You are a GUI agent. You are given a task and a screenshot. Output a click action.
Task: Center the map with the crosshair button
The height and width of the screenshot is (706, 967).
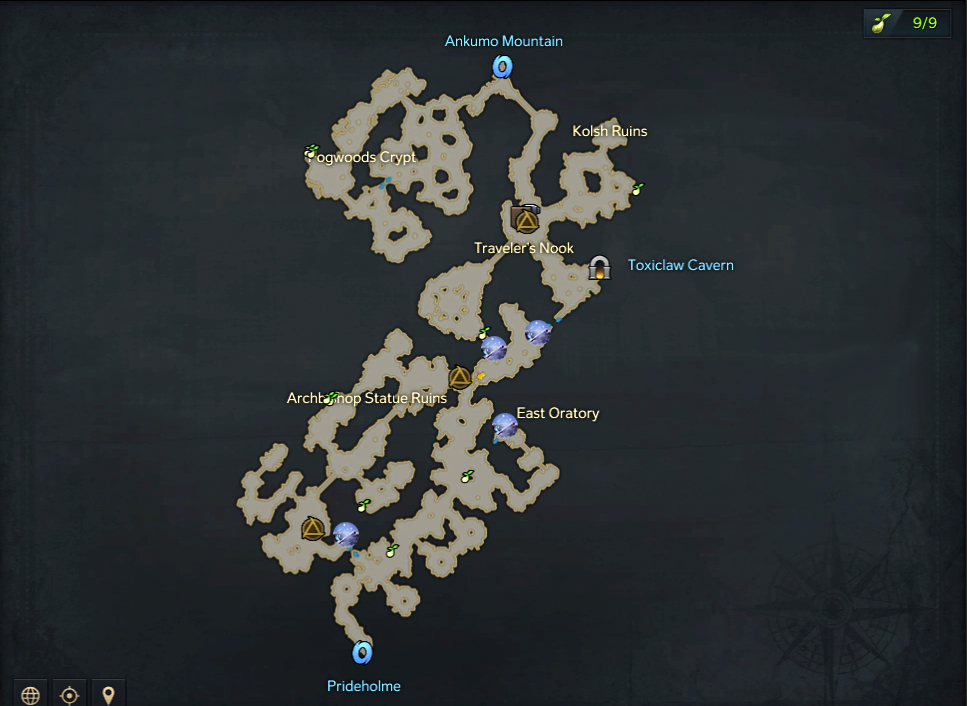pos(69,694)
